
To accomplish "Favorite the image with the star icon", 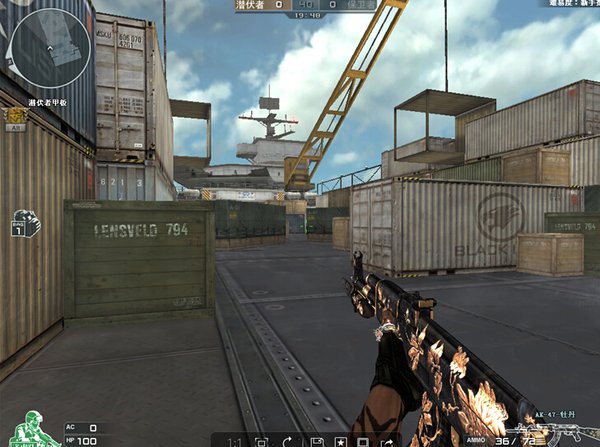I will [340, 441].
